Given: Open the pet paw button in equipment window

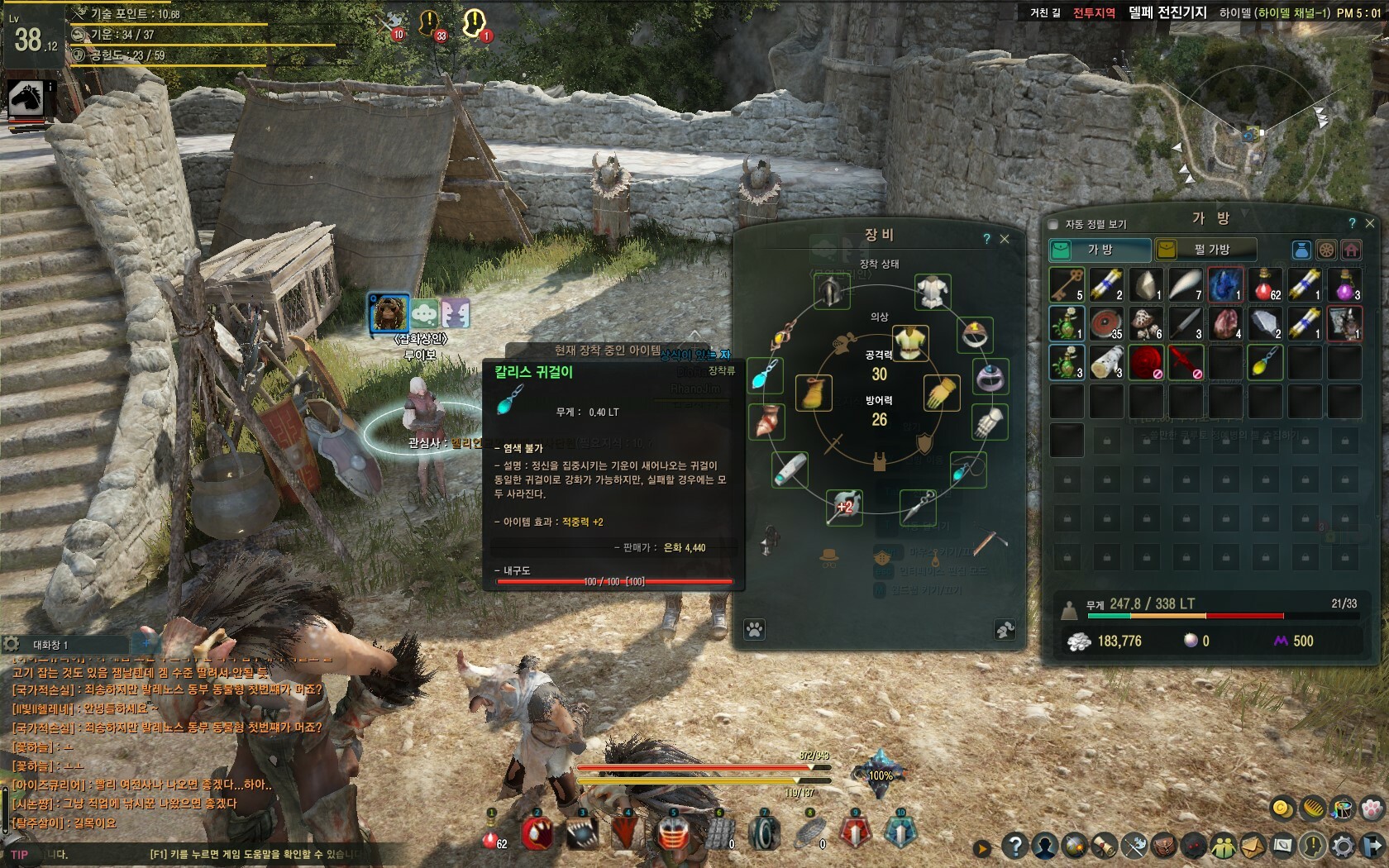Looking at the screenshot, I should (754, 630).
